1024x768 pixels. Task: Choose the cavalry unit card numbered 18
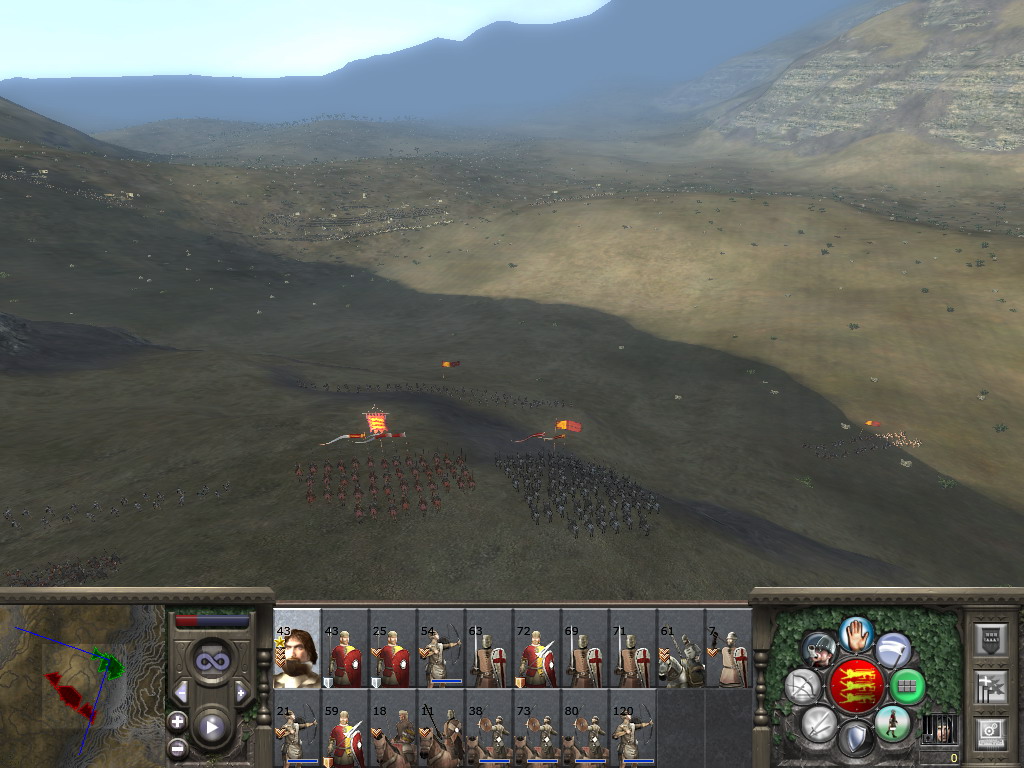(393, 729)
